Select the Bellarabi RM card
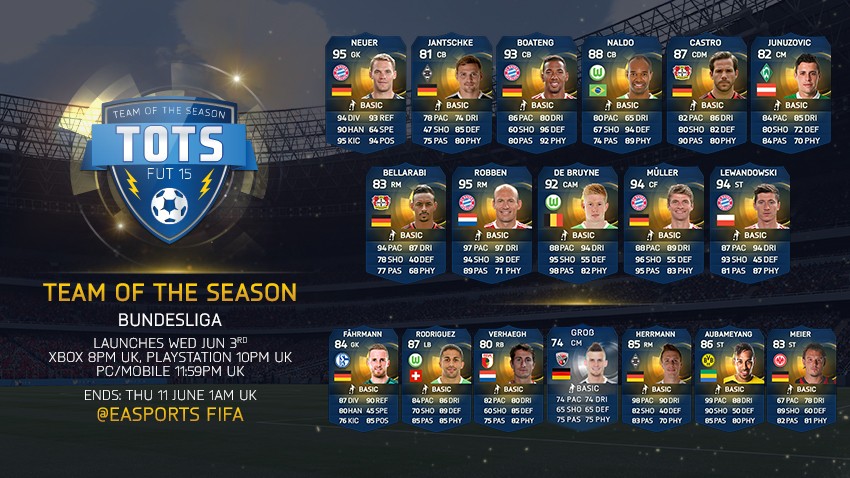The height and width of the screenshot is (478, 850). 405,222
